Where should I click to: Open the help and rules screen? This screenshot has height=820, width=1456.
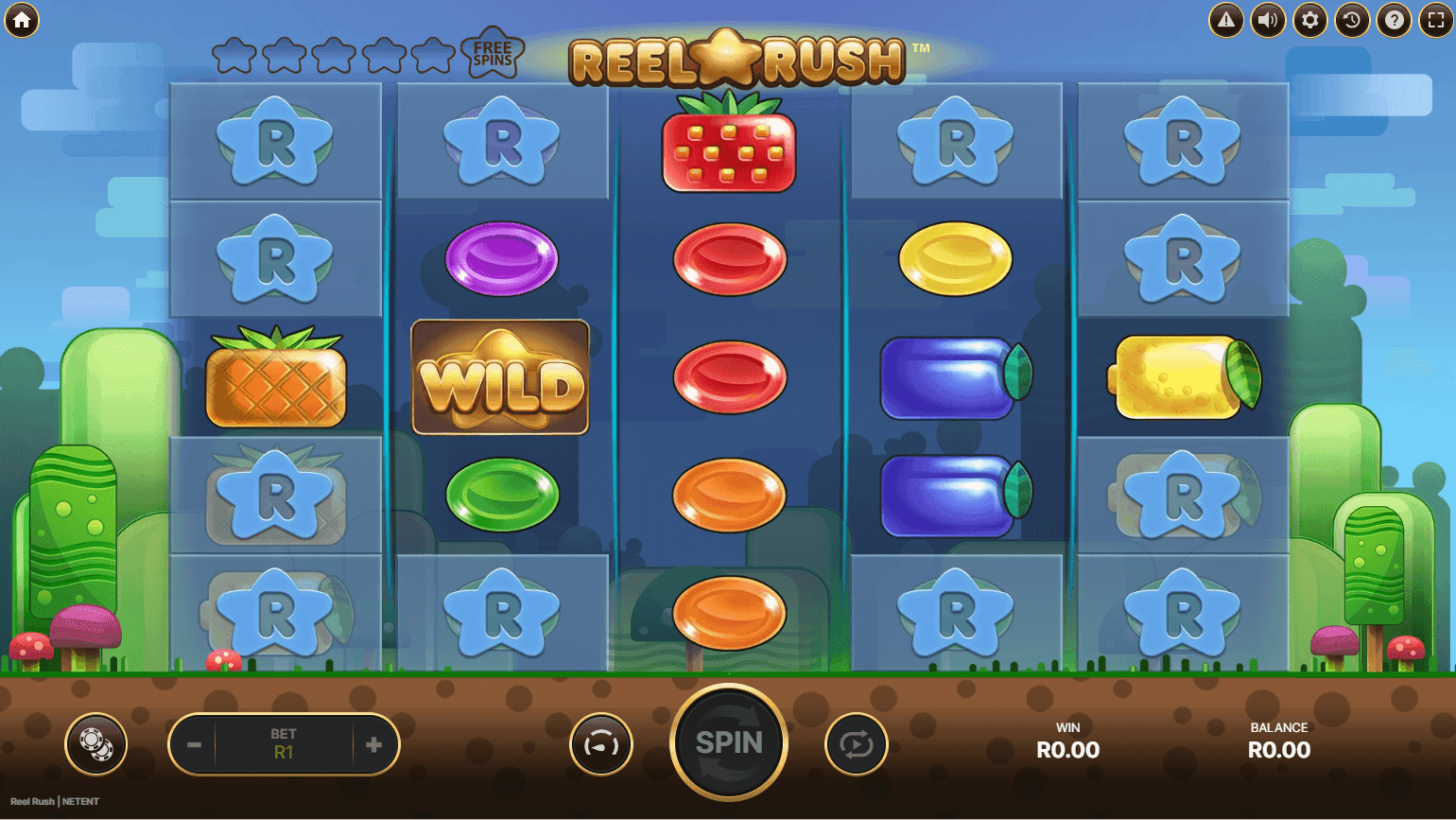click(x=1393, y=19)
